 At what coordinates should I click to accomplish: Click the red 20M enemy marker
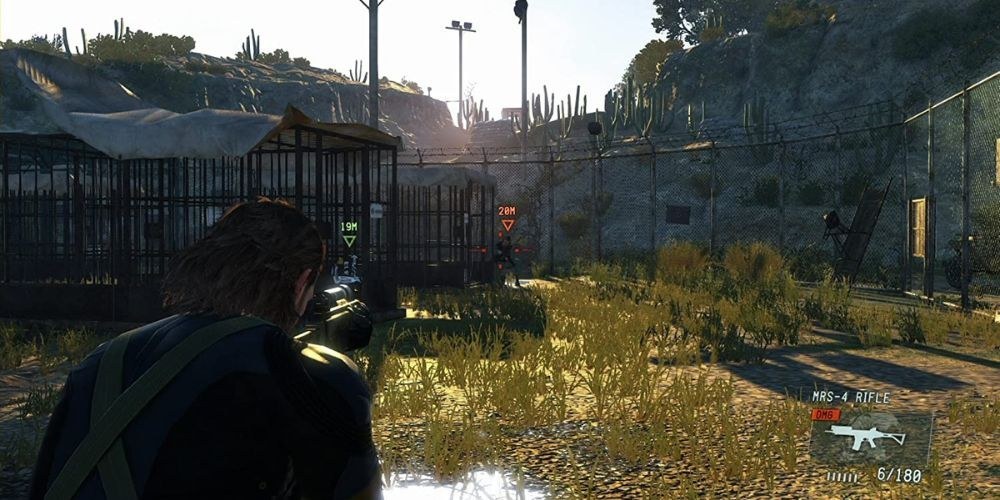(x=507, y=217)
